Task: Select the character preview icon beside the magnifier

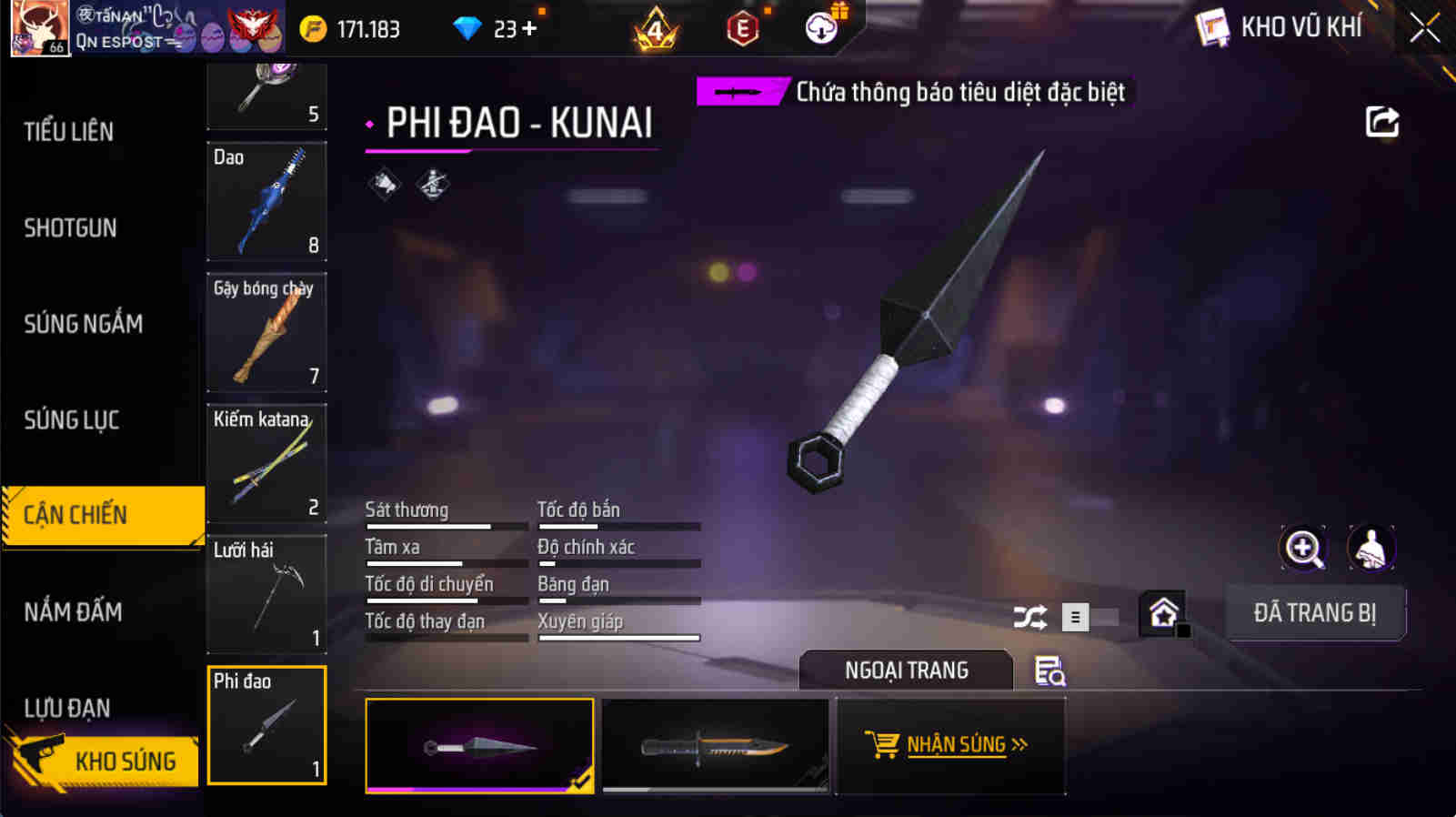Action: click(x=1370, y=548)
